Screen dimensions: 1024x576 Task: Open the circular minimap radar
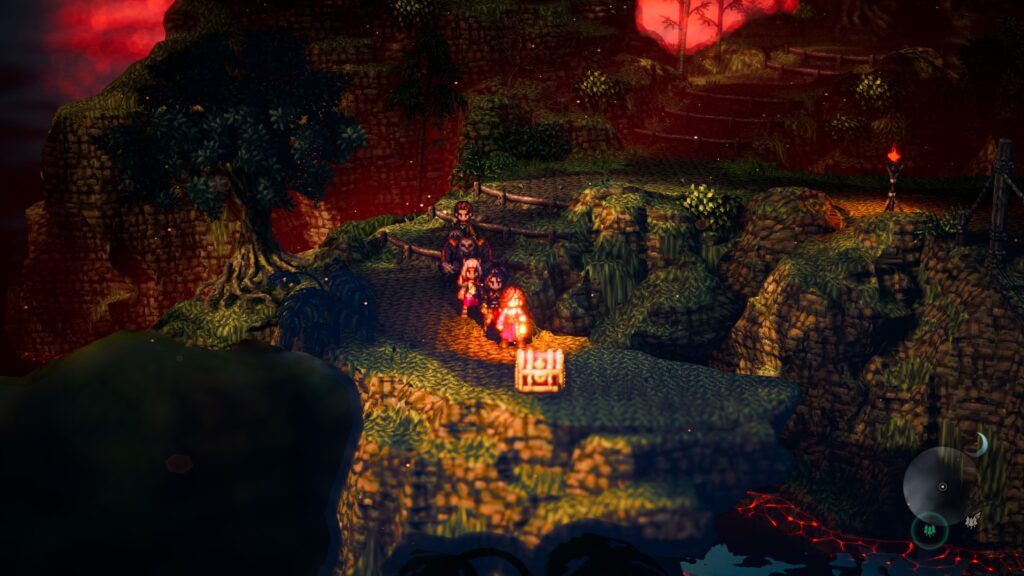(940, 486)
